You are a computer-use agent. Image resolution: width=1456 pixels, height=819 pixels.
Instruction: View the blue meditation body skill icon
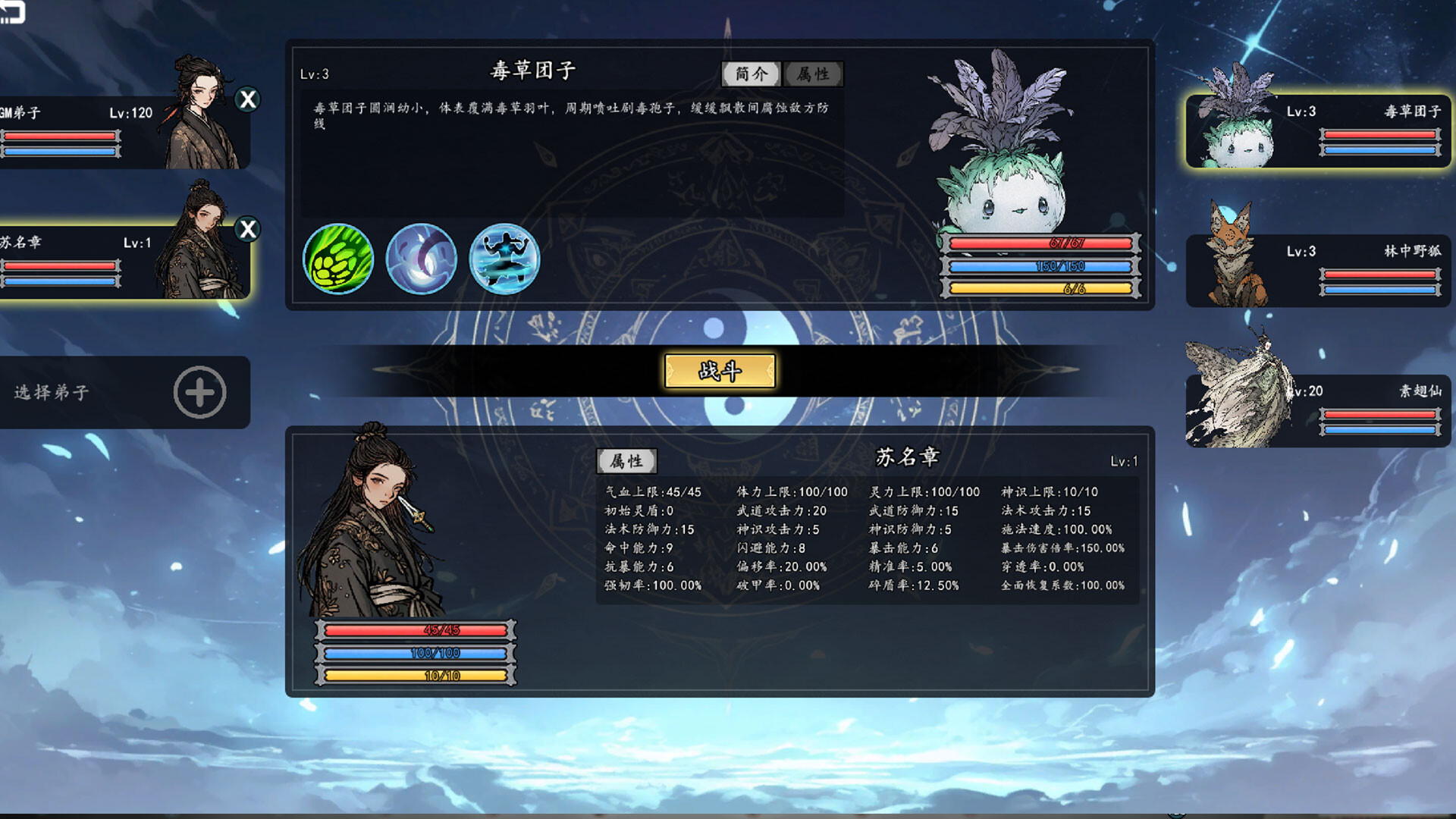pos(505,259)
